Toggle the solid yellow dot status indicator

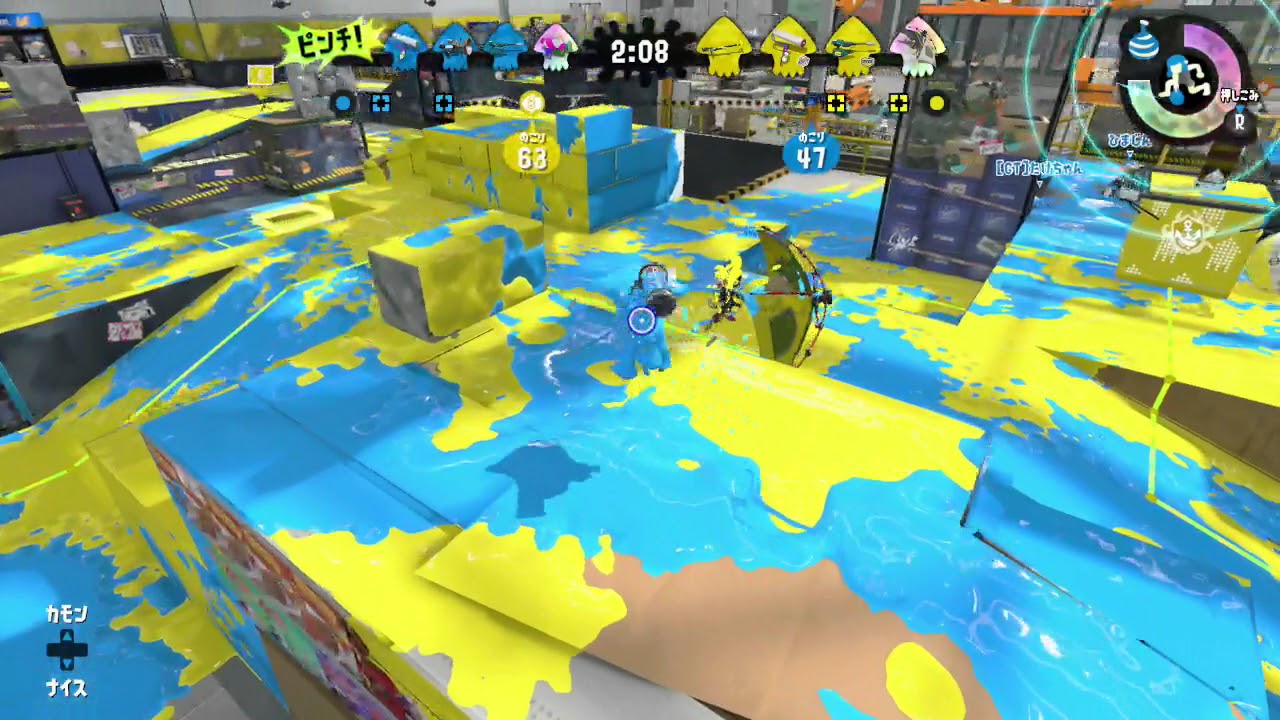(937, 103)
